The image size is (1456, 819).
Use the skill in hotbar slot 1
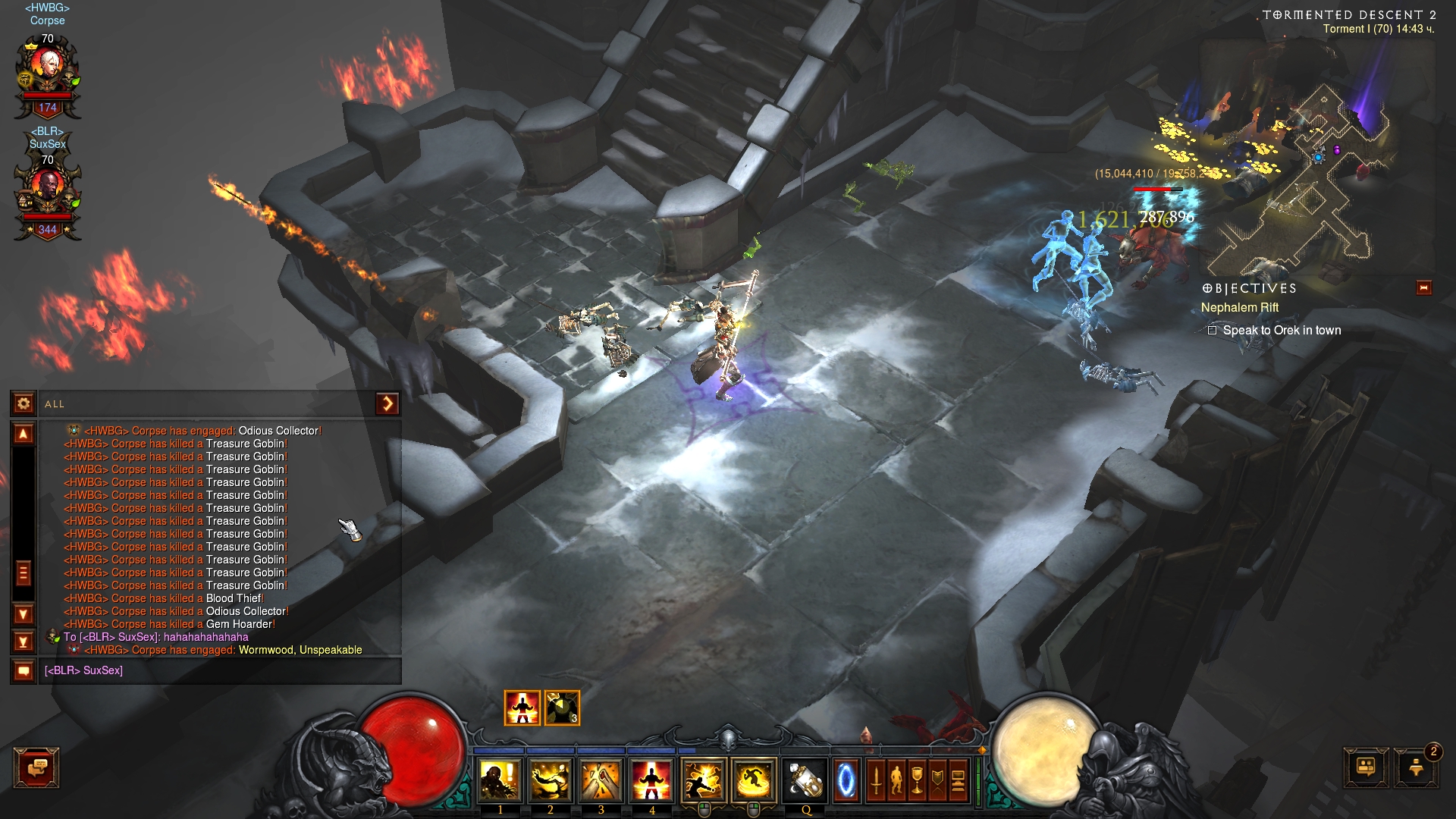click(x=500, y=780)
